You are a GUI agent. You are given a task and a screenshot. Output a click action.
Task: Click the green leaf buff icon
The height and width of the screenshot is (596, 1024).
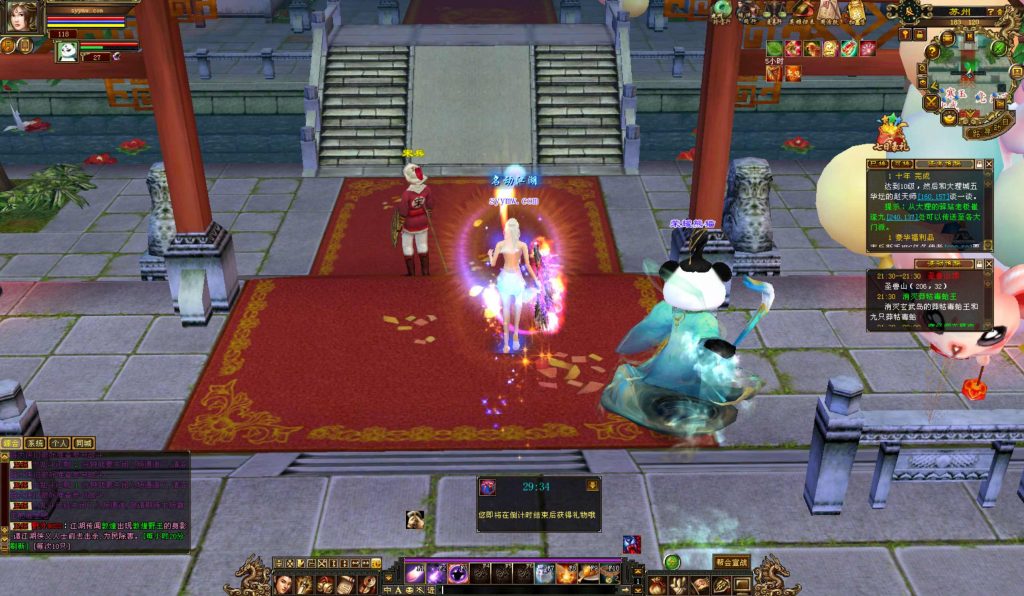pyautogui.click(x=773, y=48)
